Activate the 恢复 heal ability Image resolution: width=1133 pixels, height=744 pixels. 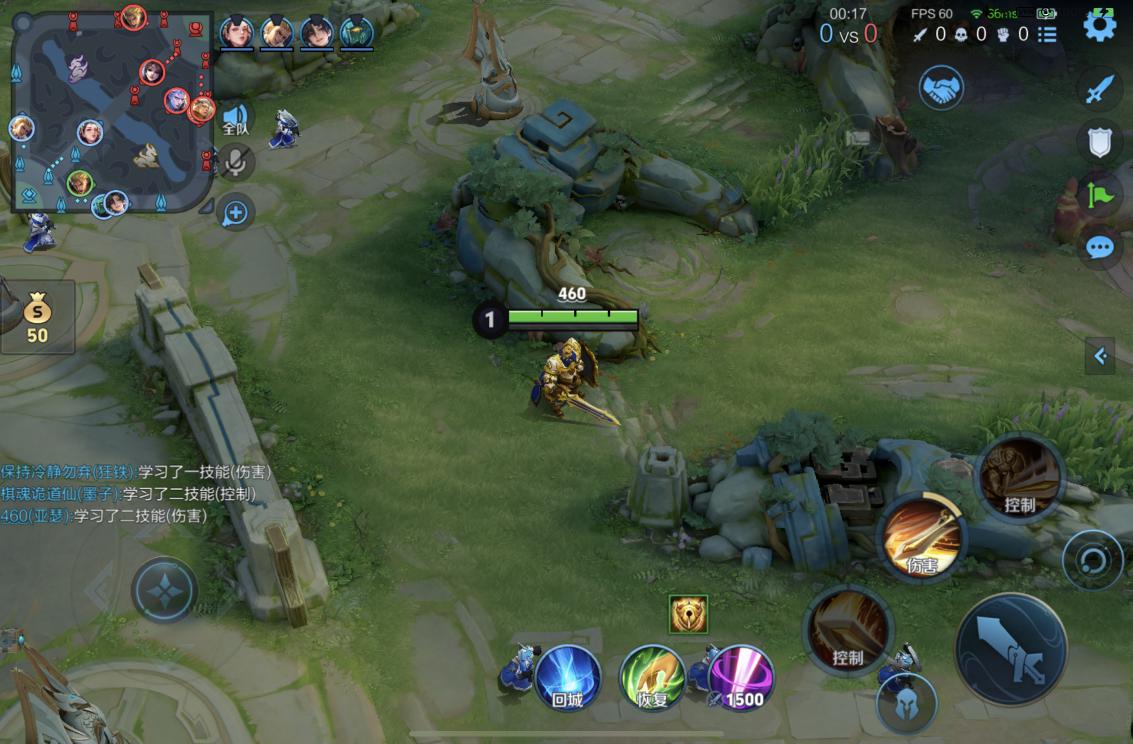point(652,677)
